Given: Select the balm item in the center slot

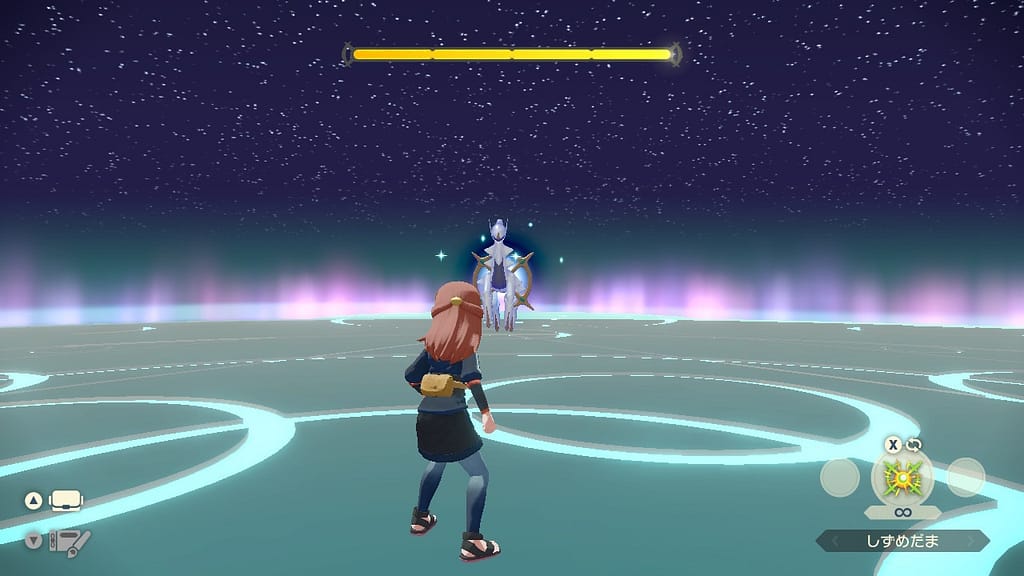Looking at the screenshot, I should 902,477.
